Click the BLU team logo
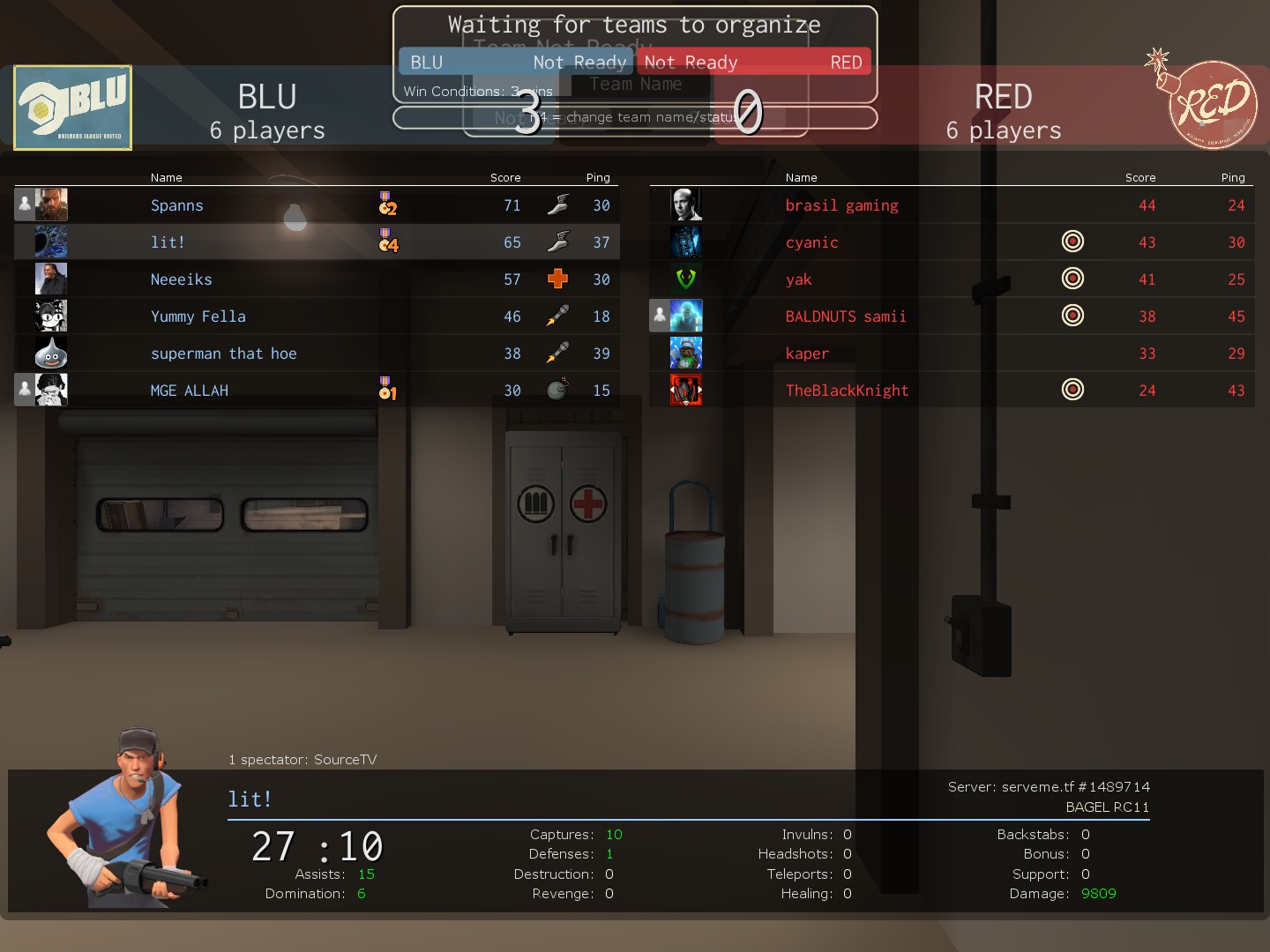Screen dimensions: 1270x952 click(73, 108)
